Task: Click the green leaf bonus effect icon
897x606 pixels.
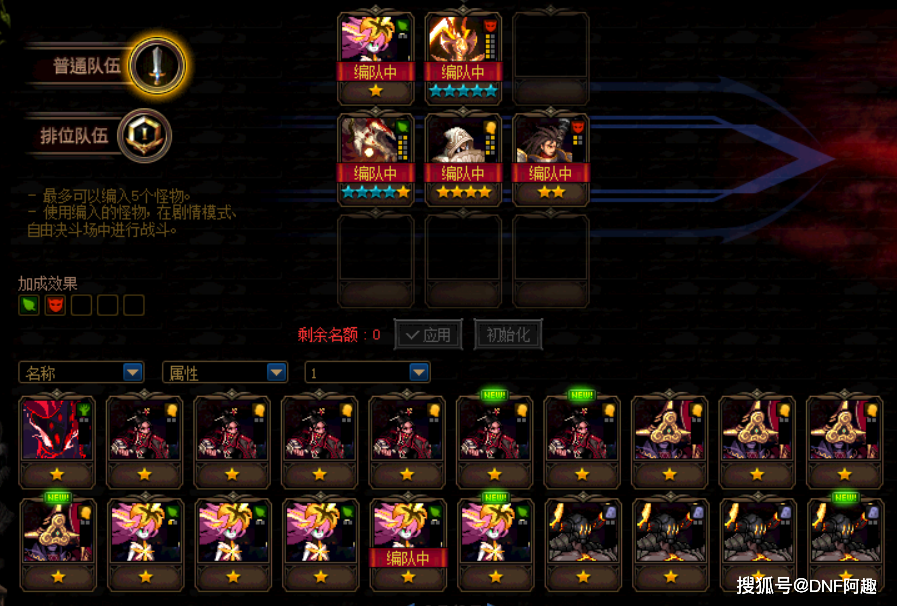Action: [x=29, y=305]
